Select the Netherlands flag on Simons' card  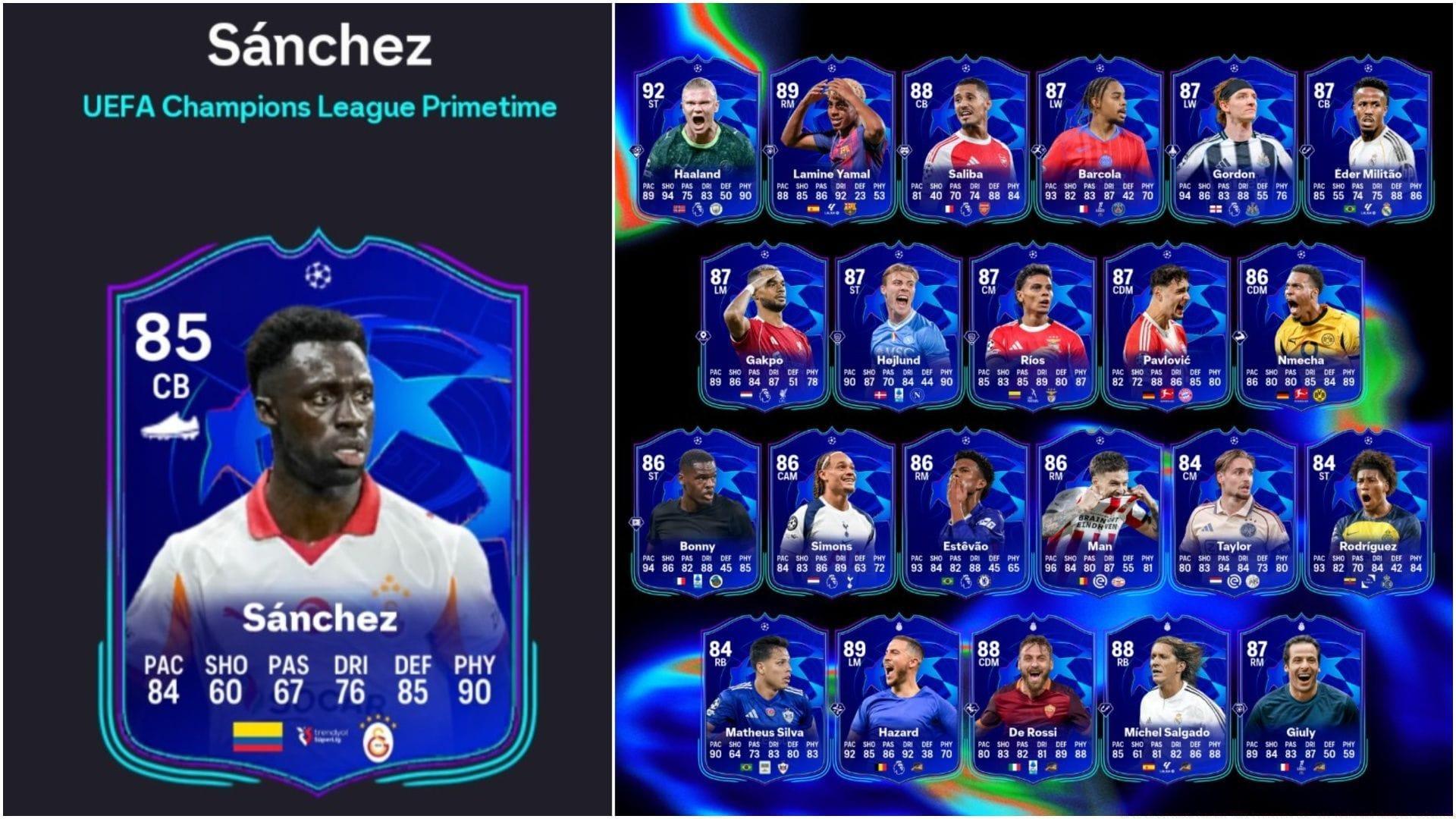click(813, 579)
